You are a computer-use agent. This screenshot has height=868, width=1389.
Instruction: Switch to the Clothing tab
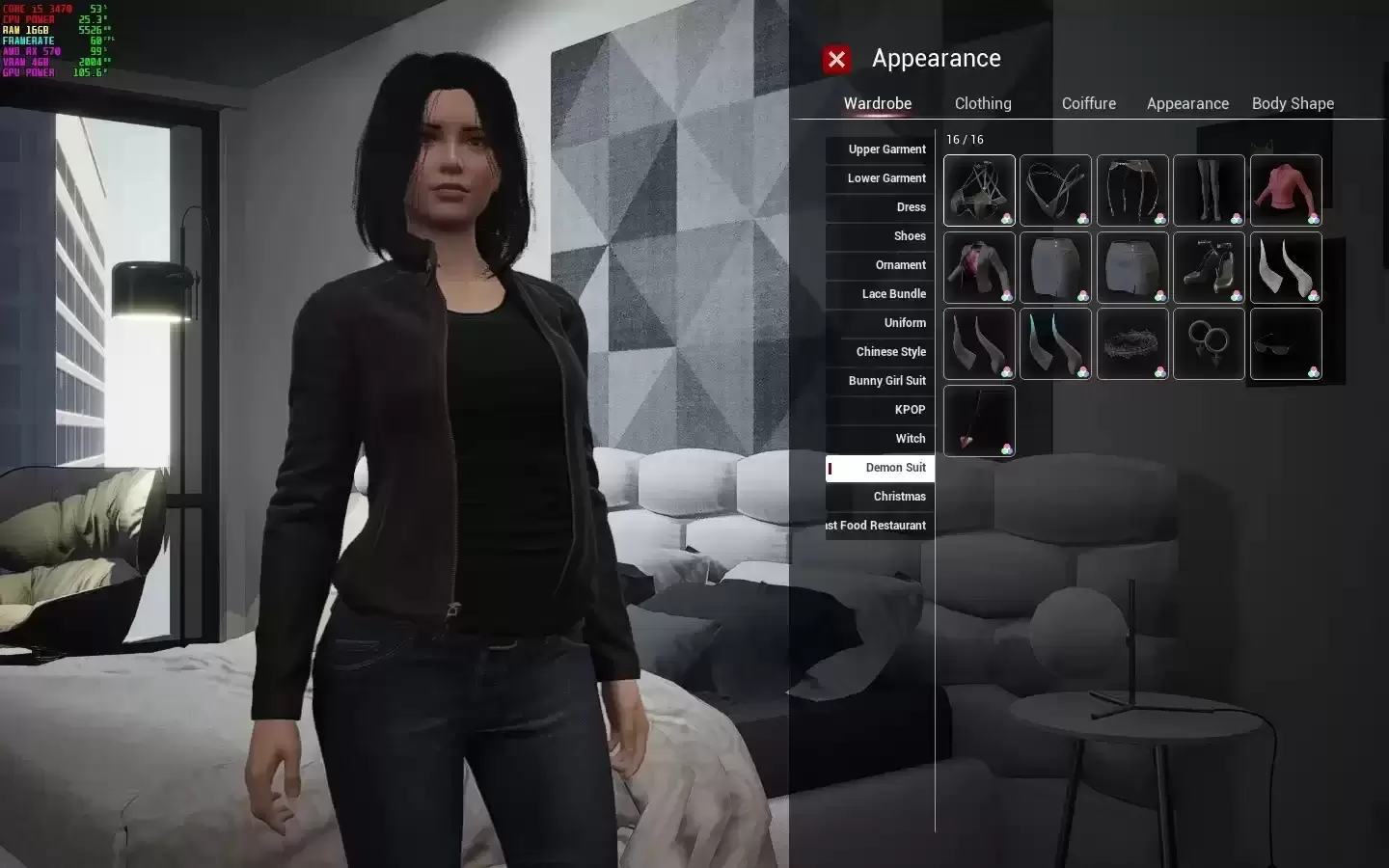(983, 103)
